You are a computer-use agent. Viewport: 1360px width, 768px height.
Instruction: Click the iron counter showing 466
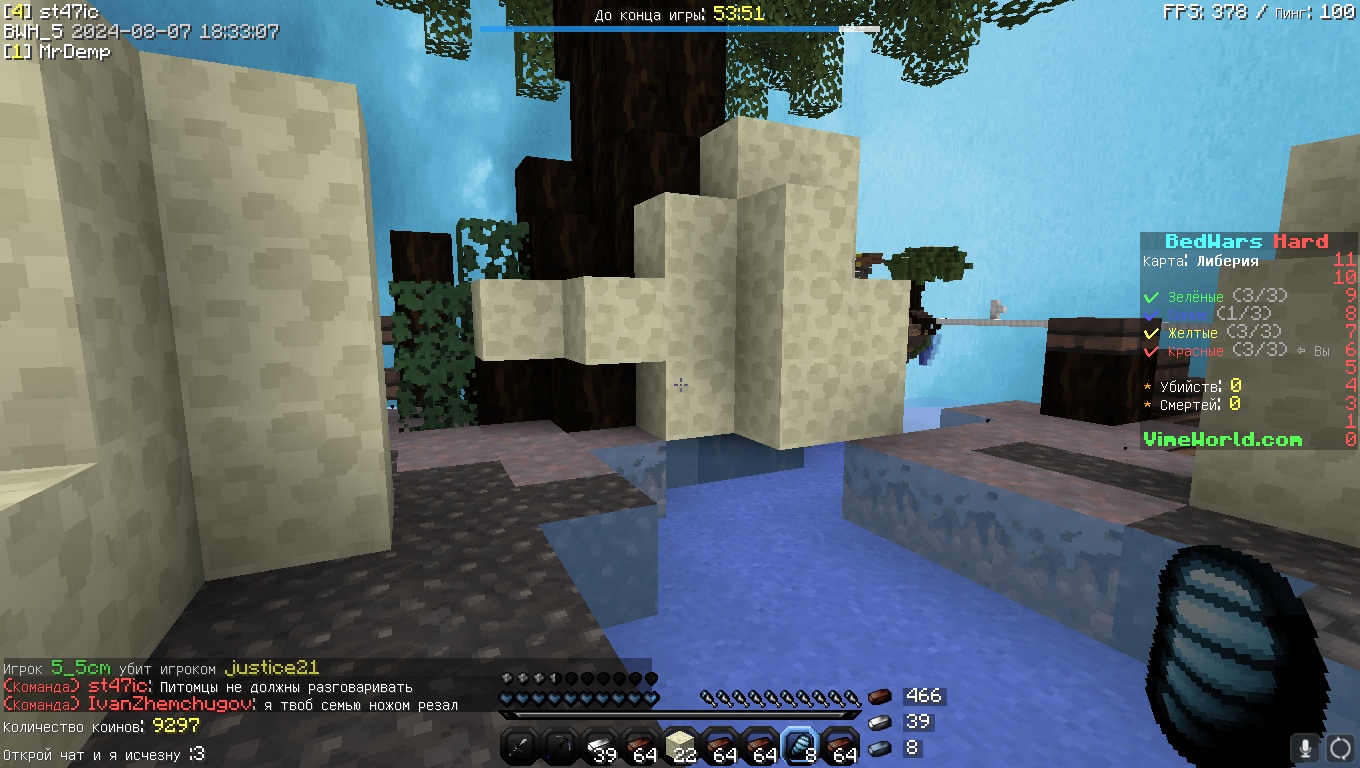tap(925, 695)
